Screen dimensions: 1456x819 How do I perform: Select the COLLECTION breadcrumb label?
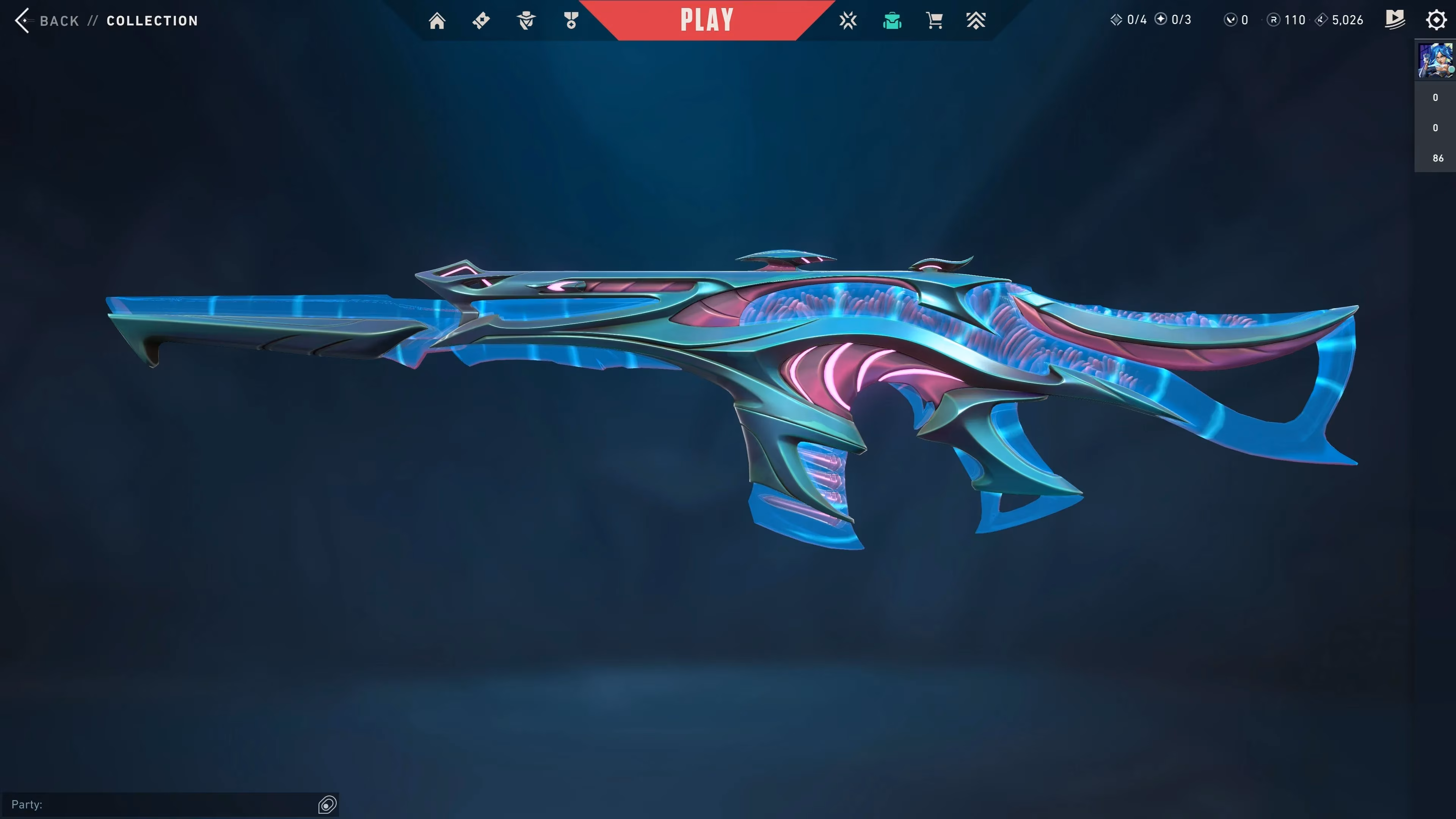[x=152, y=21]
